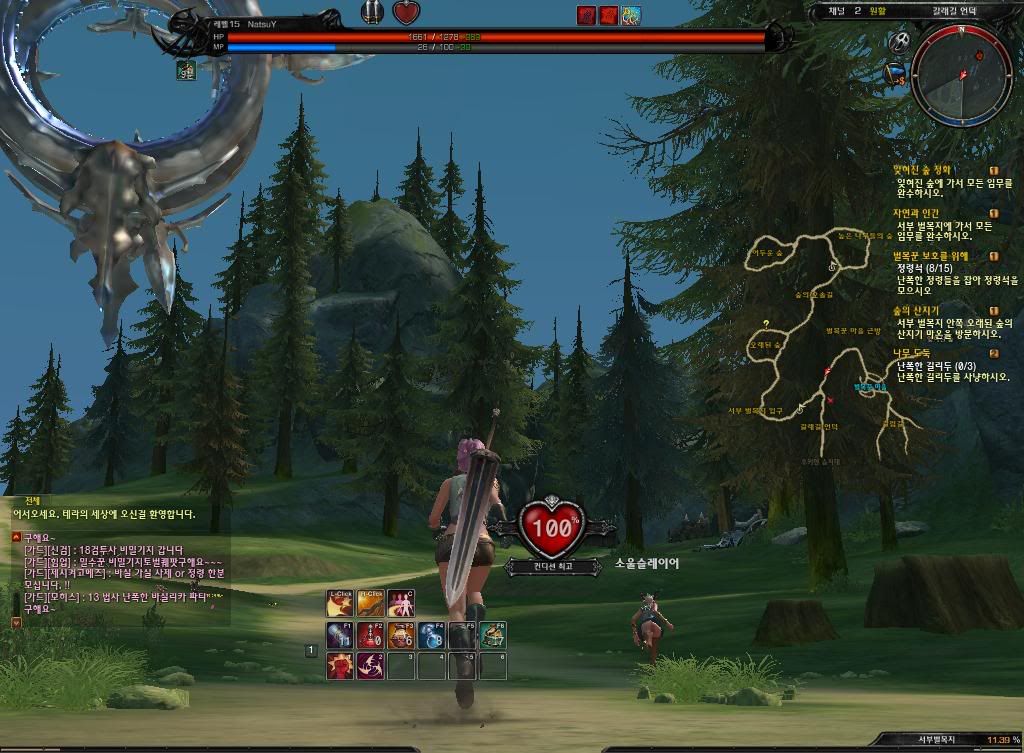
Task: Activate the red fist skill in slot 1
Action: coord(340,666)
